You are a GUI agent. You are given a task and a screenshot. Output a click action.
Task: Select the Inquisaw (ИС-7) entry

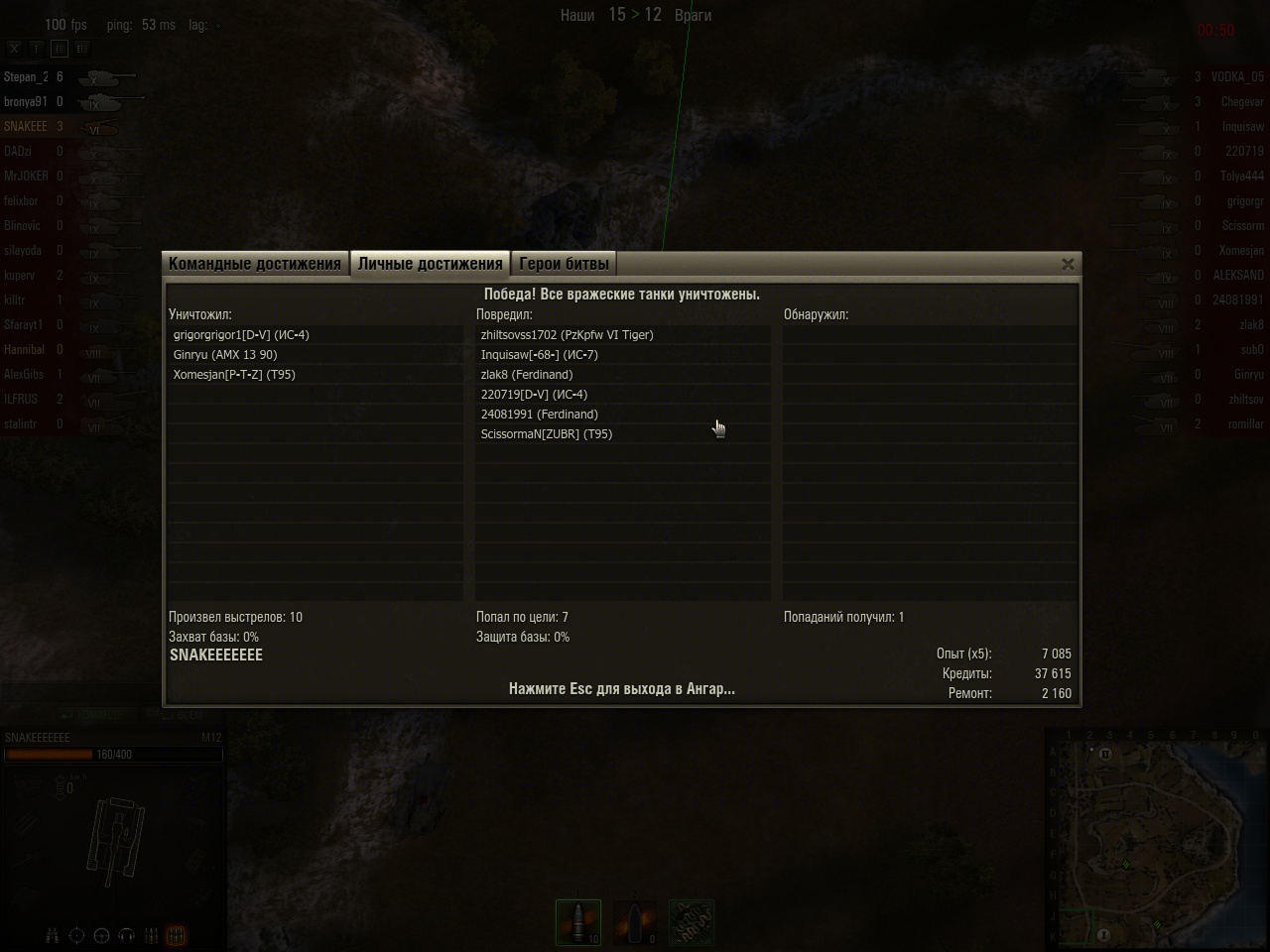[x=539, y=355]
